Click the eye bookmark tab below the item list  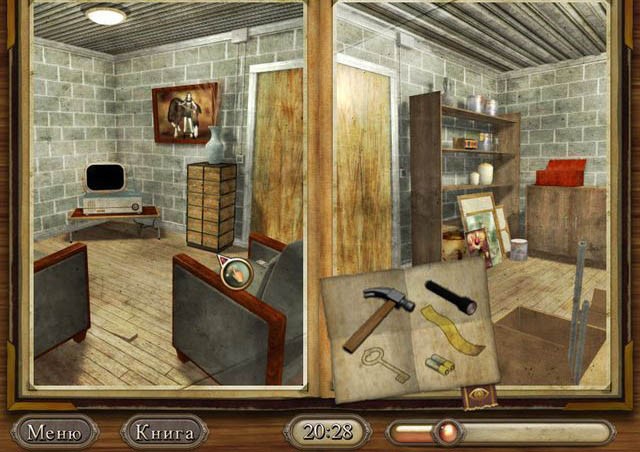476,397
